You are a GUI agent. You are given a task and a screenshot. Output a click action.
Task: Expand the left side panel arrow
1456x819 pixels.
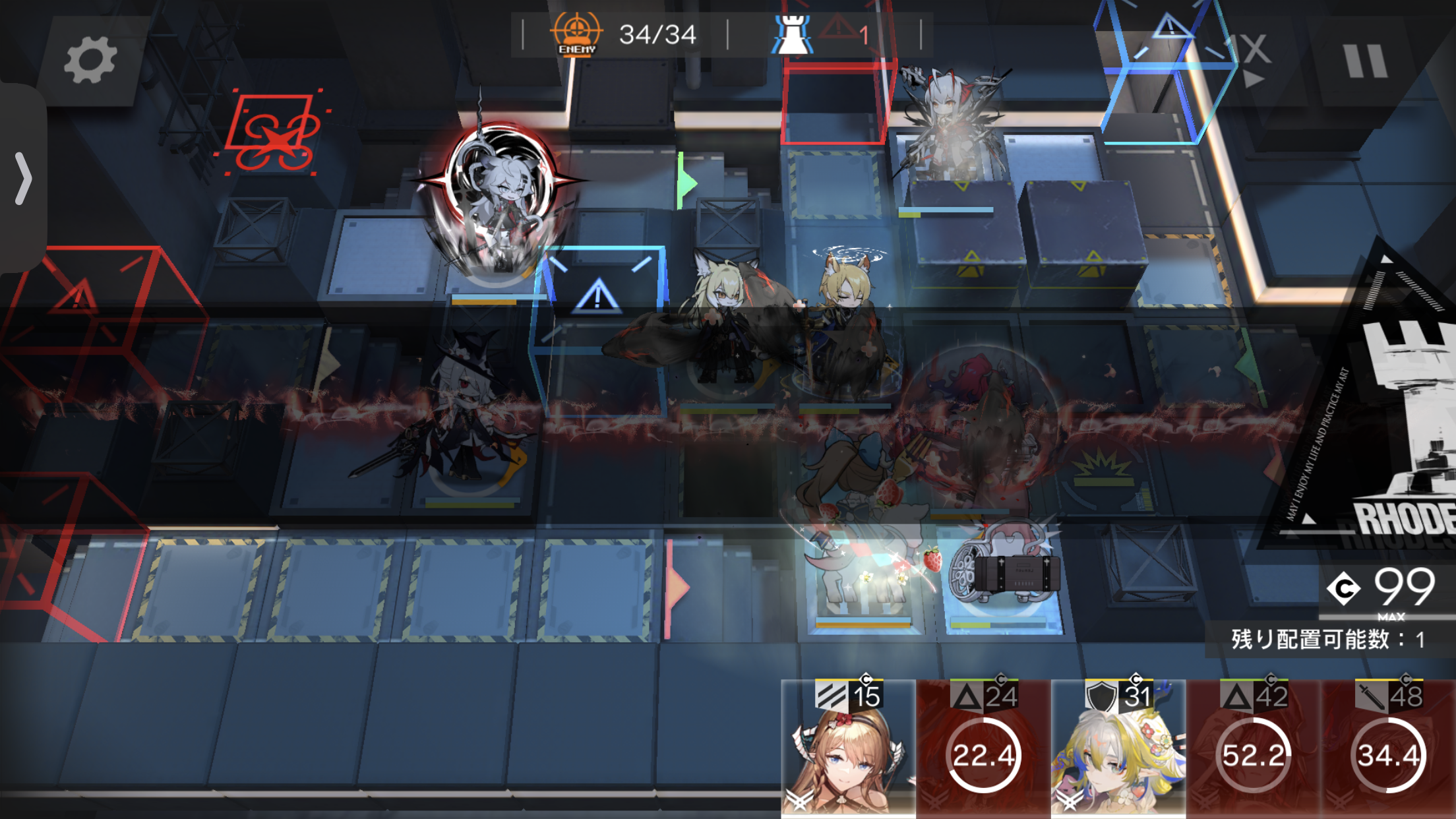pos(23,178)
